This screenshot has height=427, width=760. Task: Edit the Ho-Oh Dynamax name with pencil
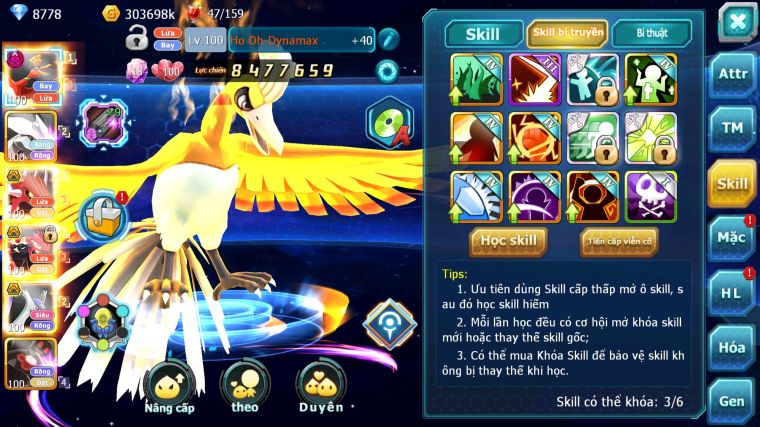pos(389,39)
